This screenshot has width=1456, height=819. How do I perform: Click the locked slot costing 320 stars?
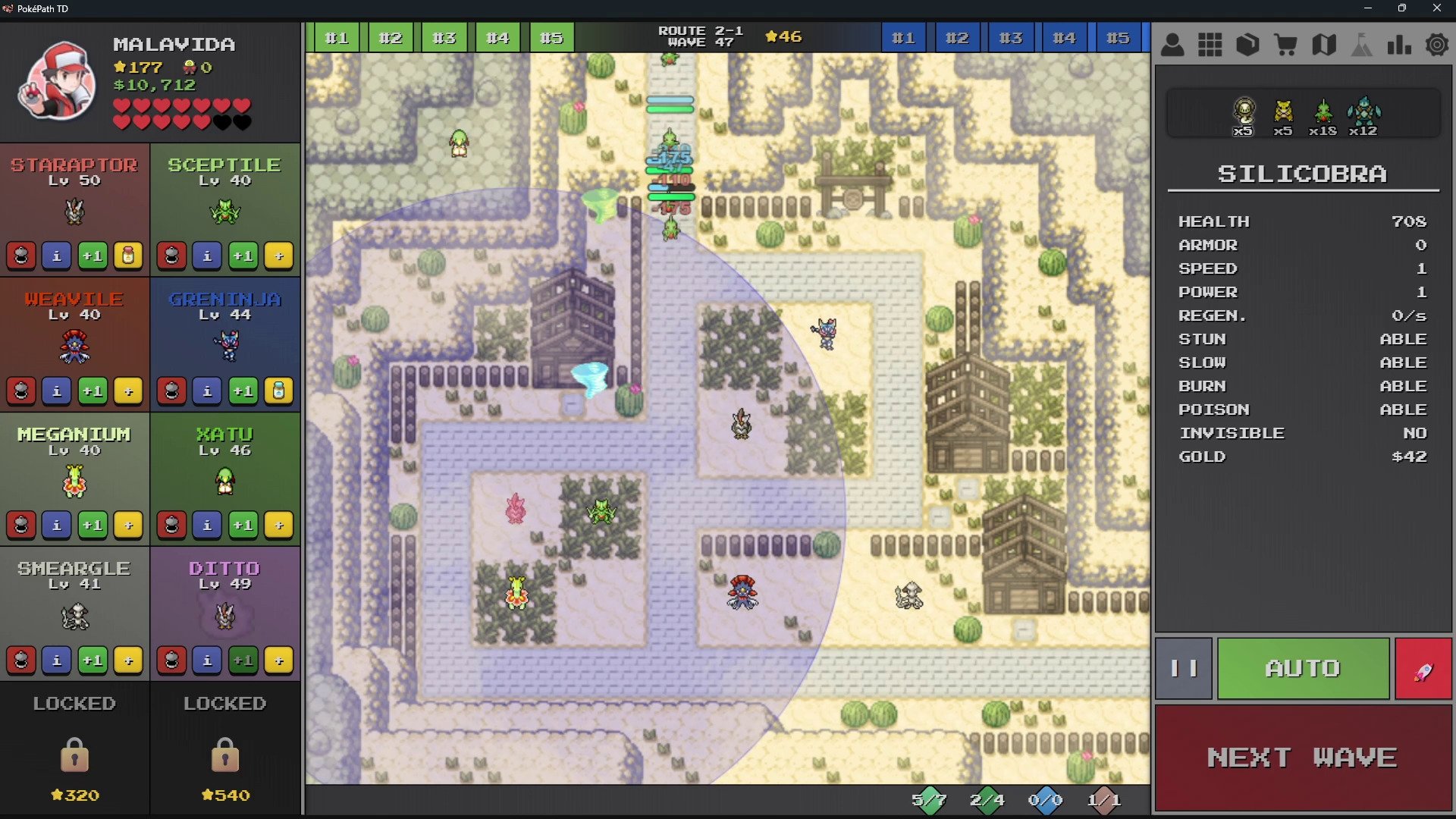click(74, 751)
